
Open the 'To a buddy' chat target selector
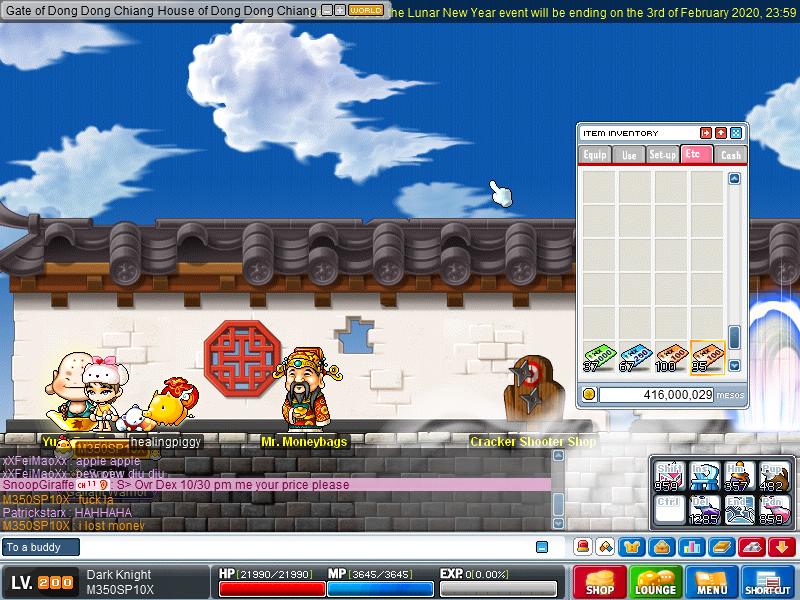tap(38, 547)
